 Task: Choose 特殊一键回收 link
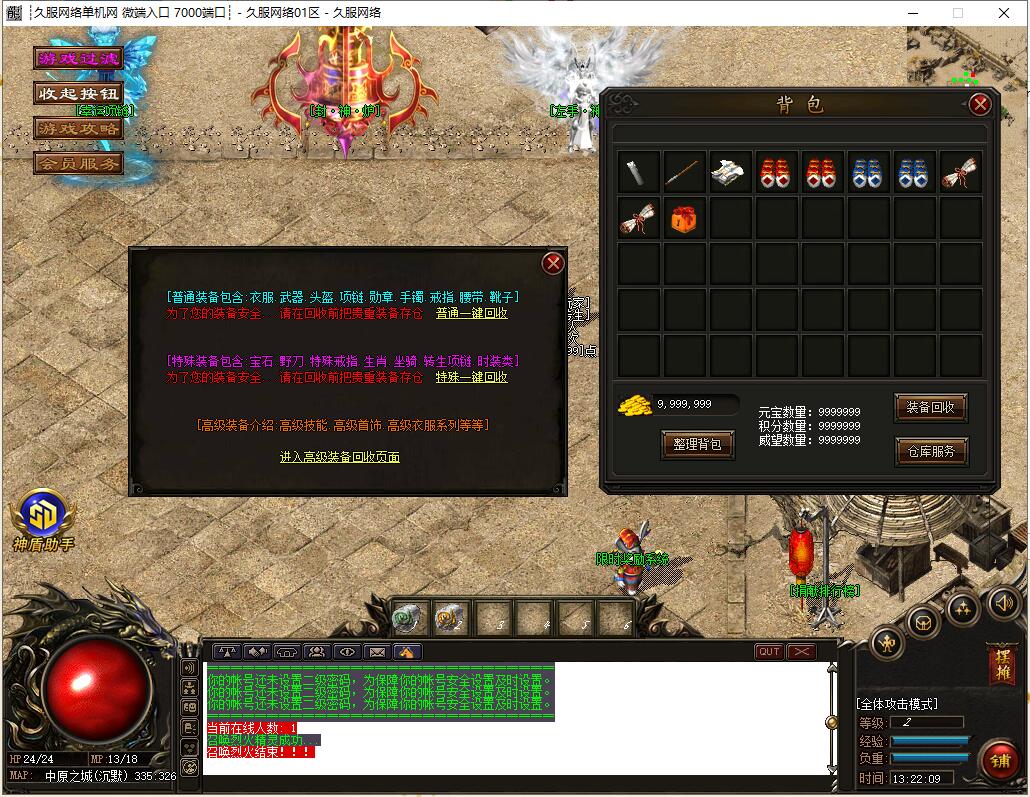point(471,377)
